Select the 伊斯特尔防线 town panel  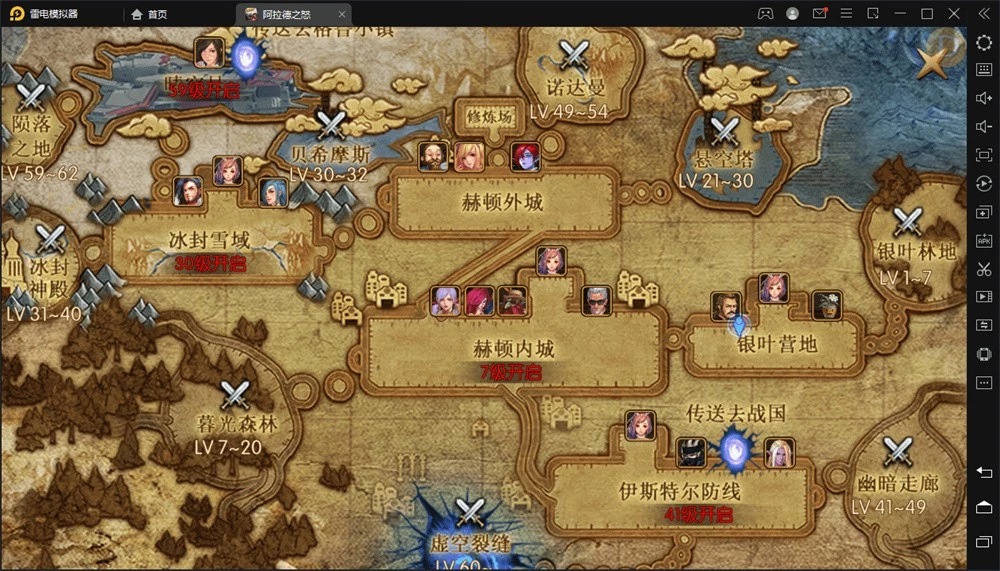point(678,491)
